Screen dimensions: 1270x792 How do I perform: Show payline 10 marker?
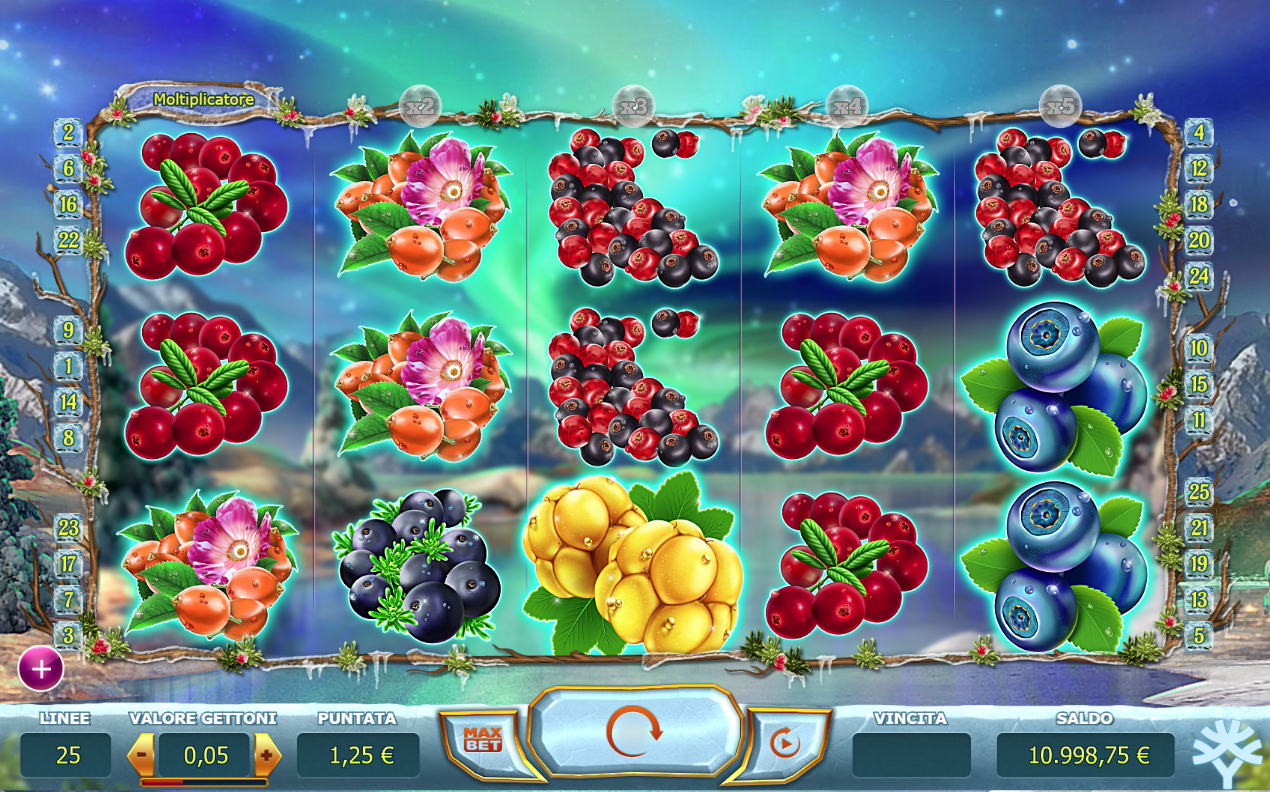point(1199,349)
